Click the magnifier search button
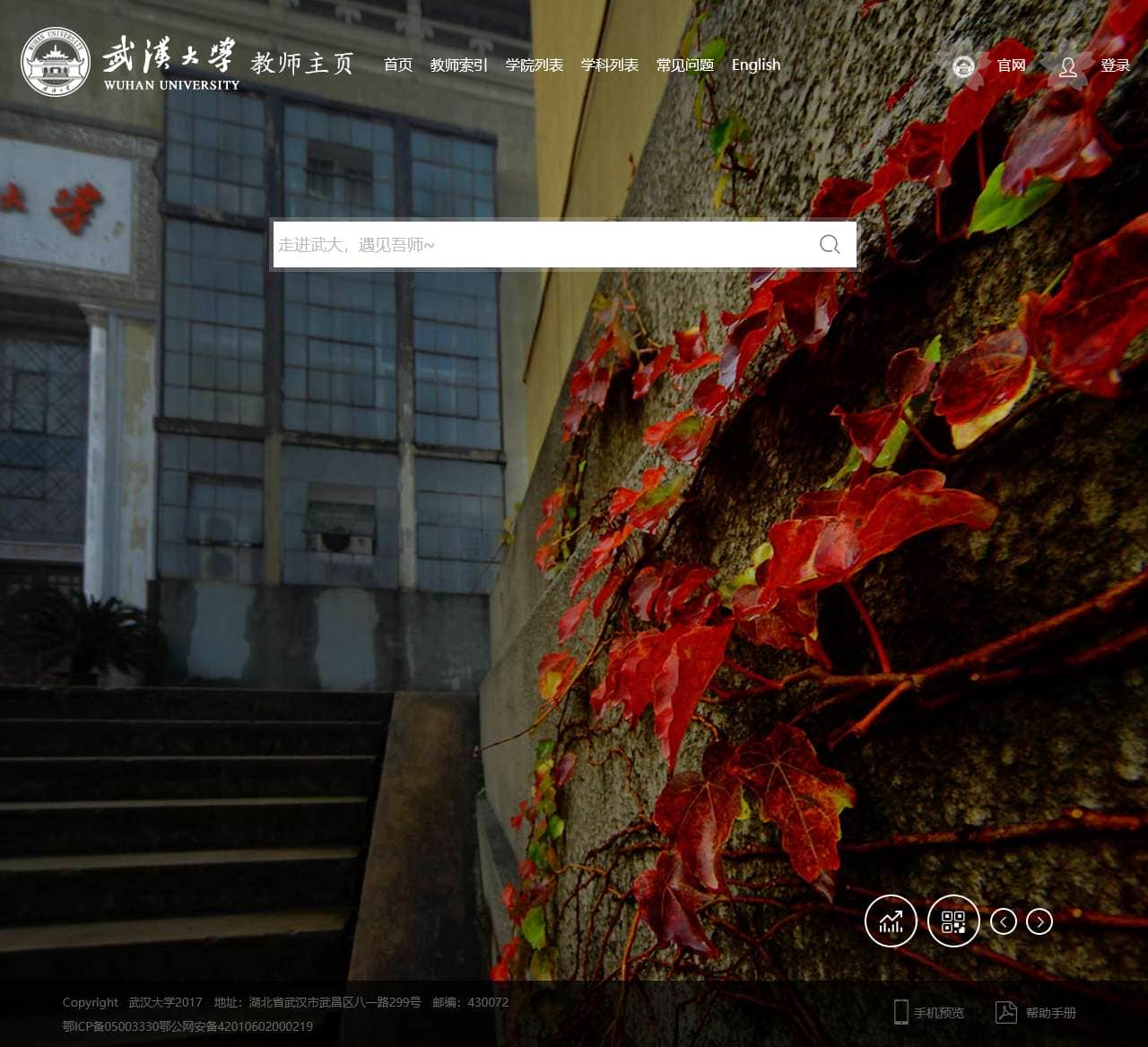This screenshot has width=1148, height=1047. coord(830,244)
